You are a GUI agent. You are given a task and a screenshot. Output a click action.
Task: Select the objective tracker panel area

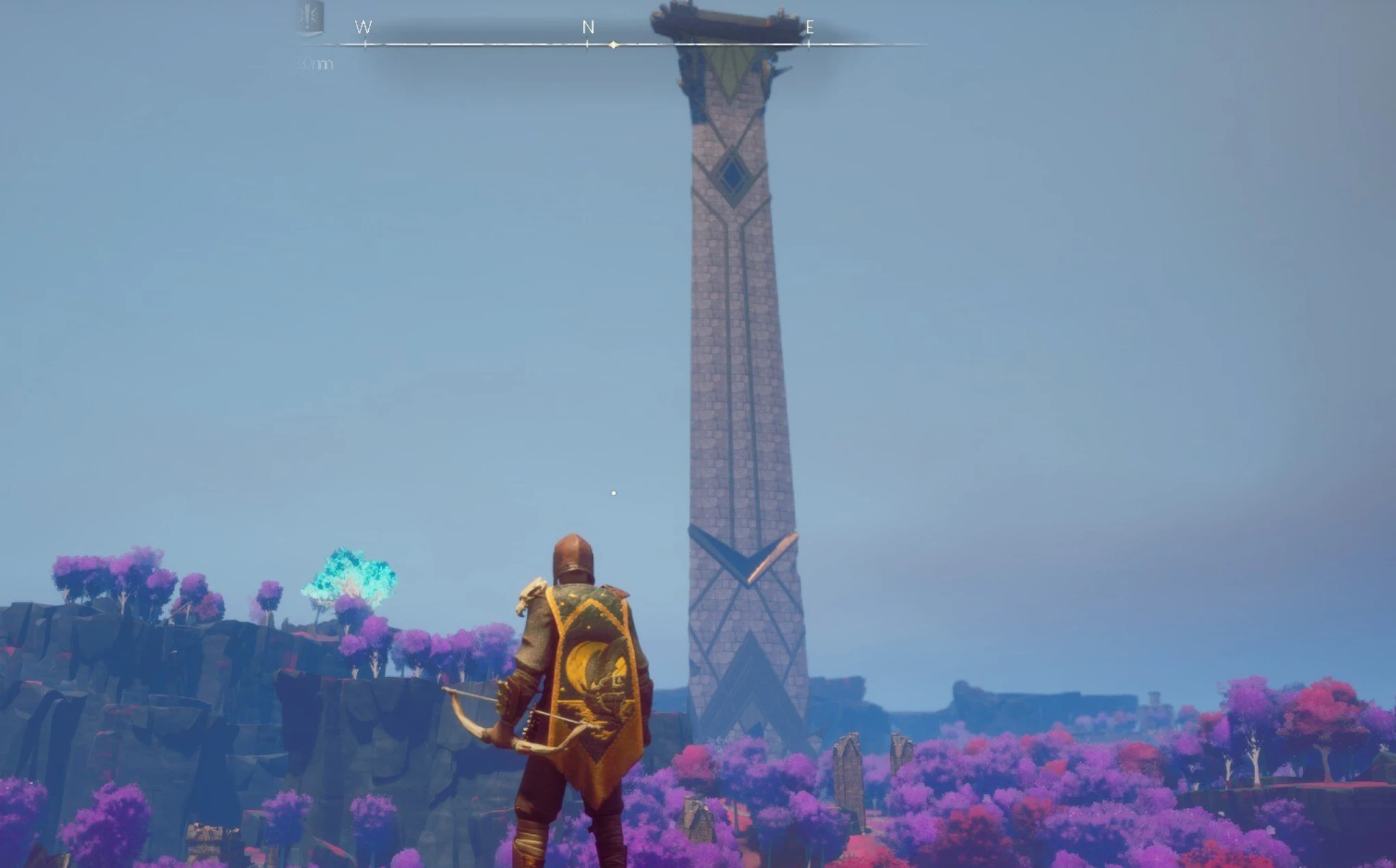pos(311,38)
